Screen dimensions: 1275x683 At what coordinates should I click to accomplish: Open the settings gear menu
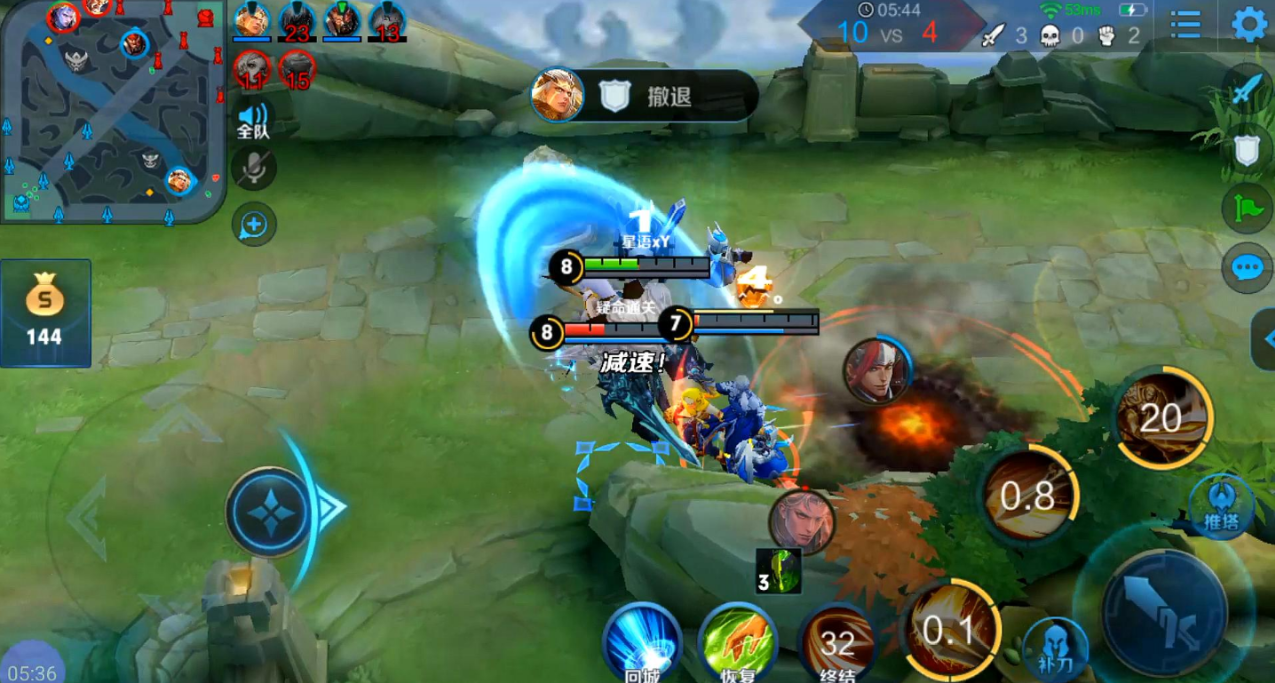[1249, 24]
